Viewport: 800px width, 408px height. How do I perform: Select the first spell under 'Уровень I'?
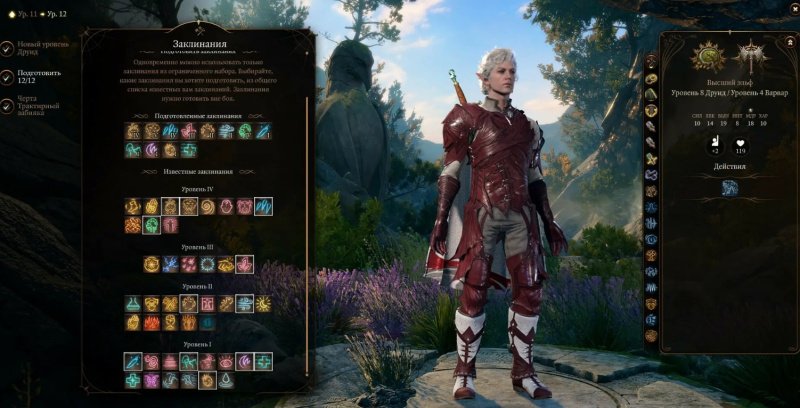[x=133, y=361]
